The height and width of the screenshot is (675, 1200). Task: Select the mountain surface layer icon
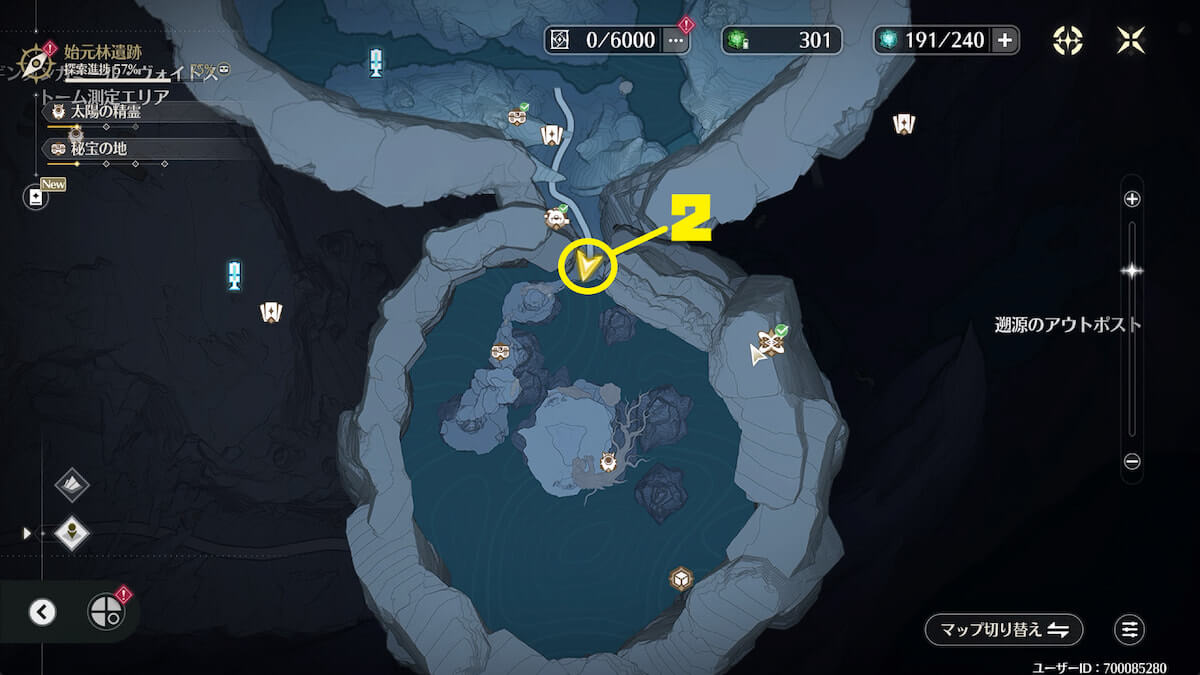click(x=72, y=485)
